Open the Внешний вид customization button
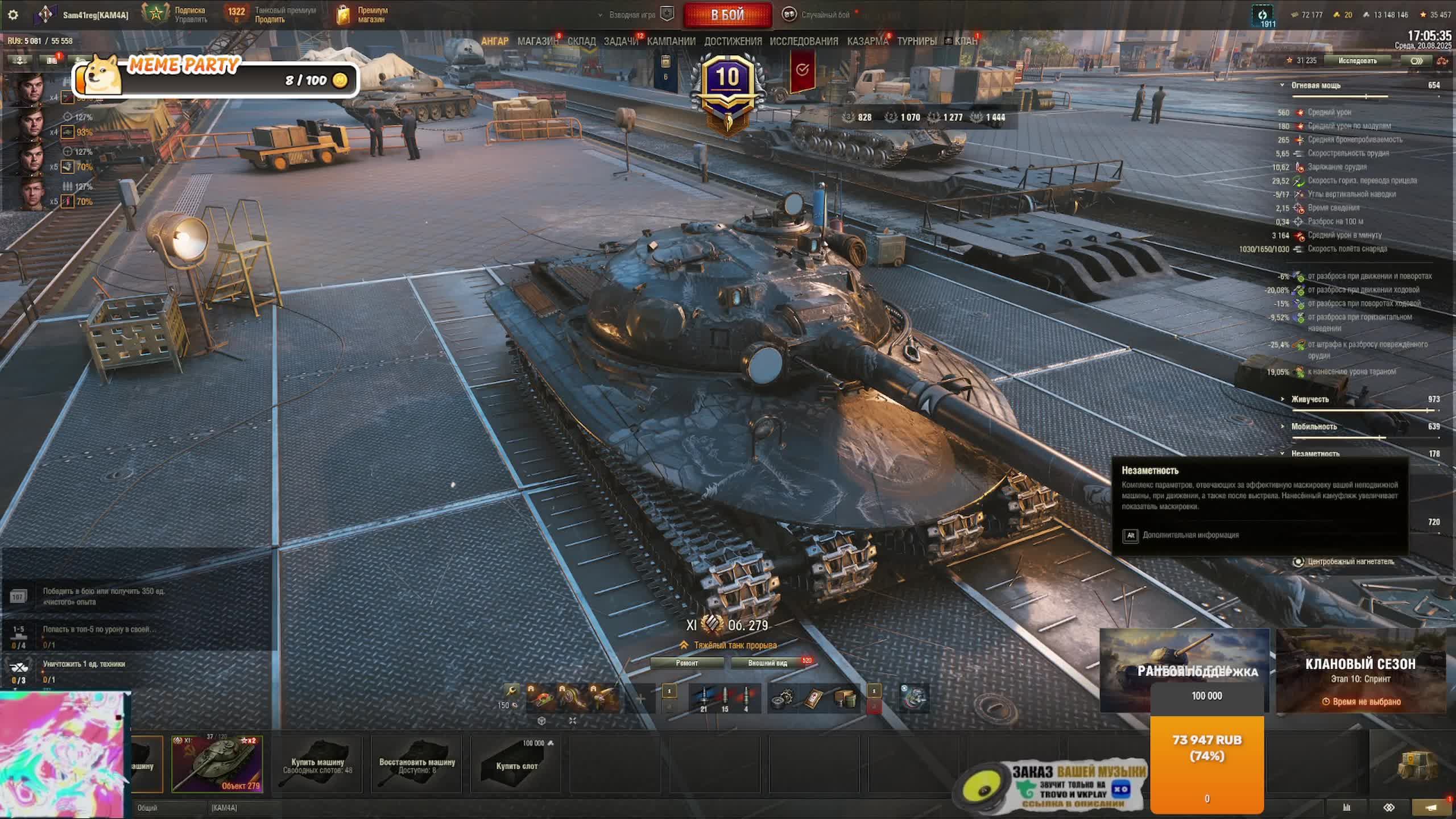Screen dimensions: 1456x819 767,663
